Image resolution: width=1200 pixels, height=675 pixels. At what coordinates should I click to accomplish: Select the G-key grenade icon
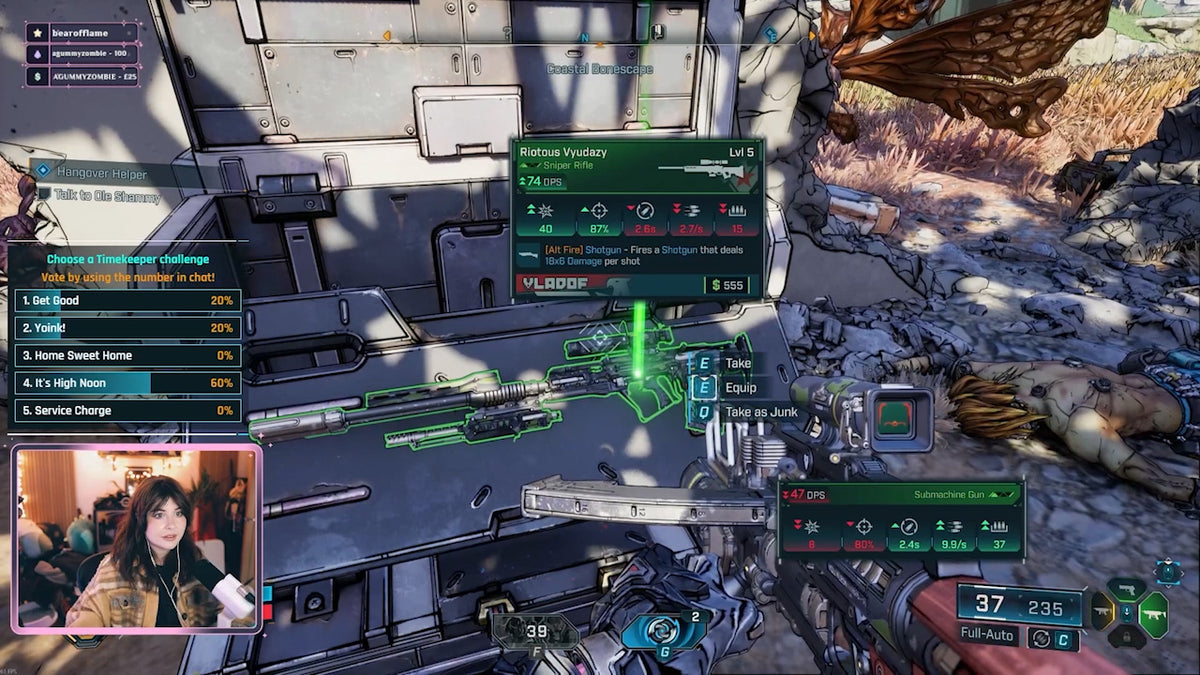664,632
